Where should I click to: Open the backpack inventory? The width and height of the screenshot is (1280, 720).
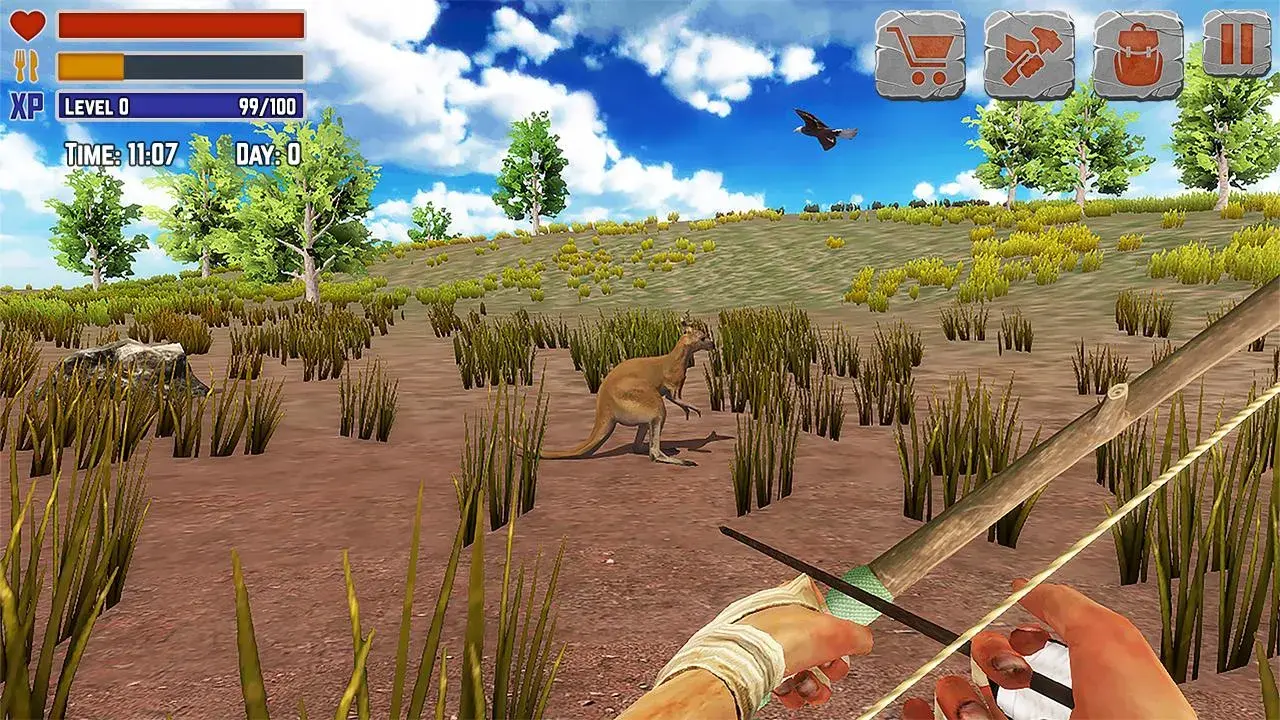point(1138,55)
